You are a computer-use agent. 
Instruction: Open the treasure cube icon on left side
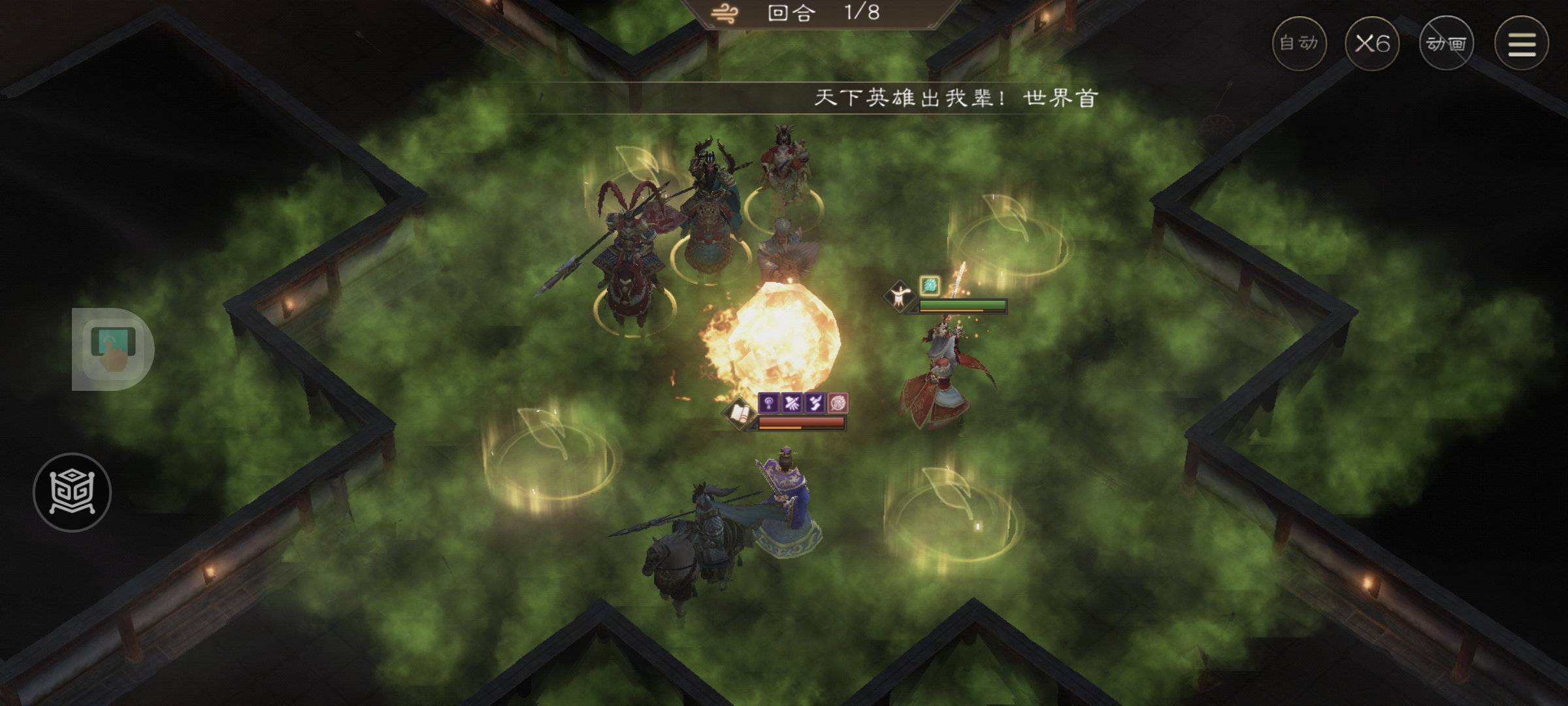pyautogui.click(x=72, y=492)
